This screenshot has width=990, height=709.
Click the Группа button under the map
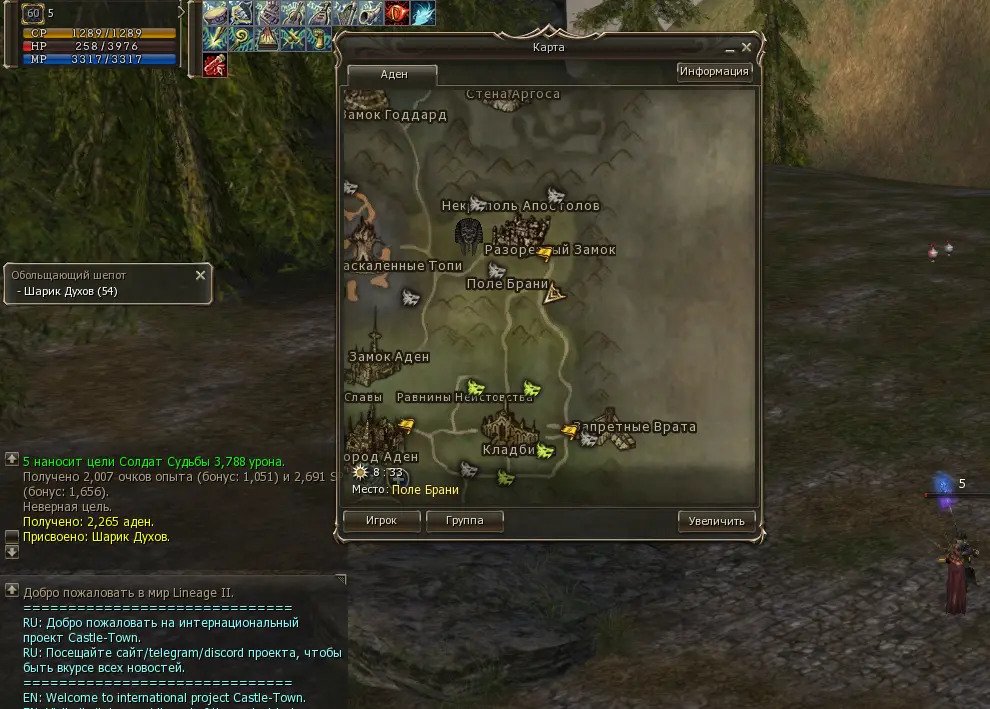464,521
